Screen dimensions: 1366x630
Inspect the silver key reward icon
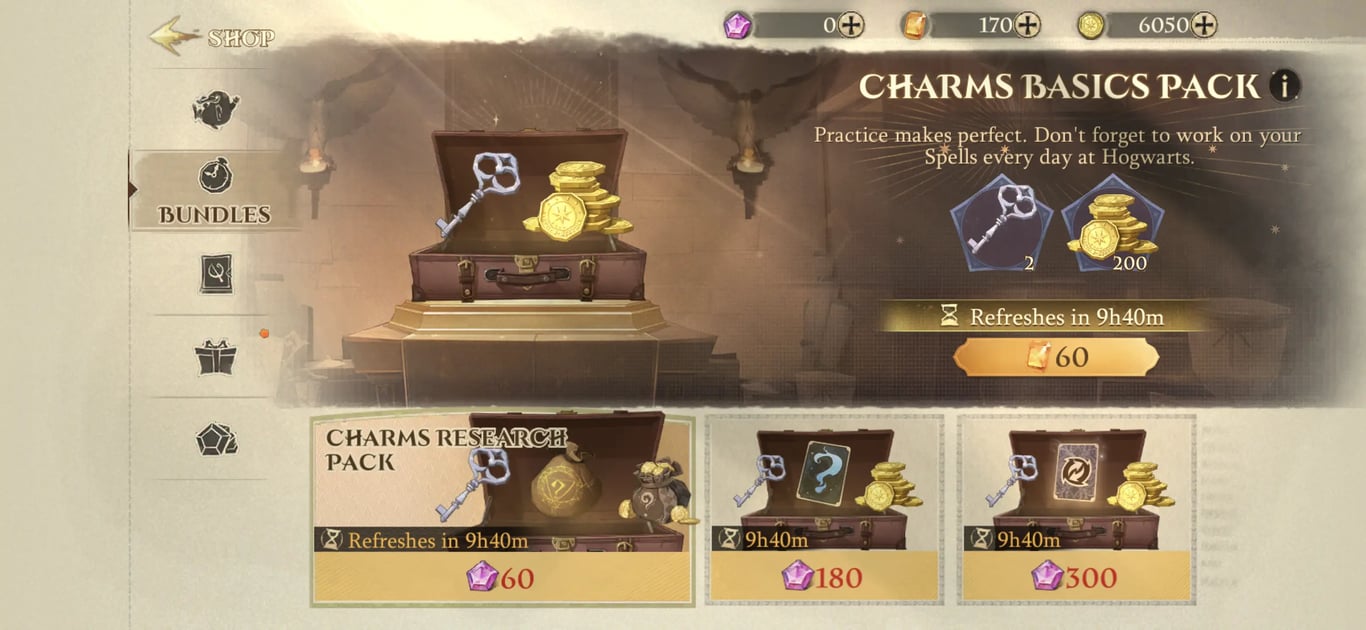click(x=1000, y=221)
